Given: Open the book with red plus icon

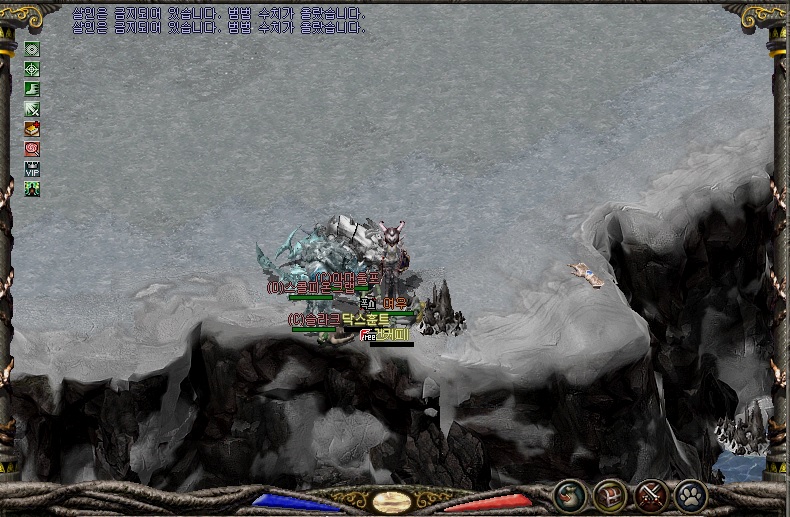Looking at the screenshot, I should tap(32, 129).
